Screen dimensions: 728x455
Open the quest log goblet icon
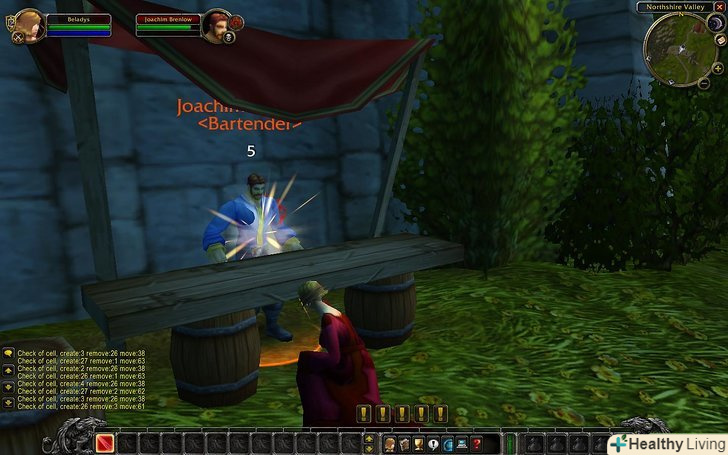point(419,443)
